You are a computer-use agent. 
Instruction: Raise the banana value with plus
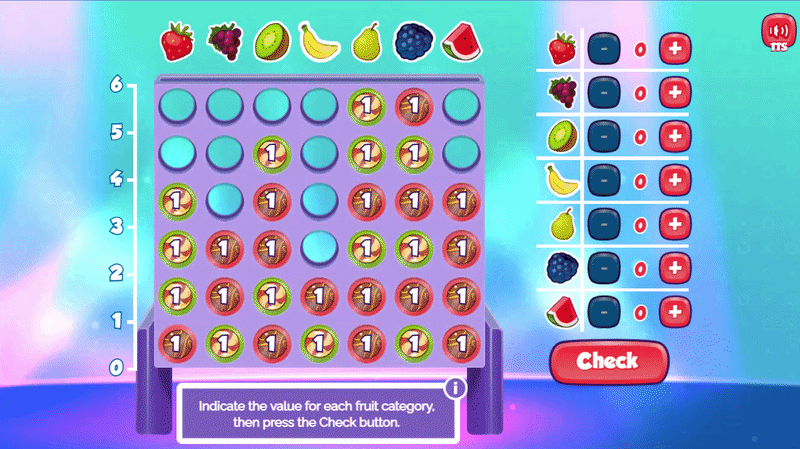coord(676,181)
